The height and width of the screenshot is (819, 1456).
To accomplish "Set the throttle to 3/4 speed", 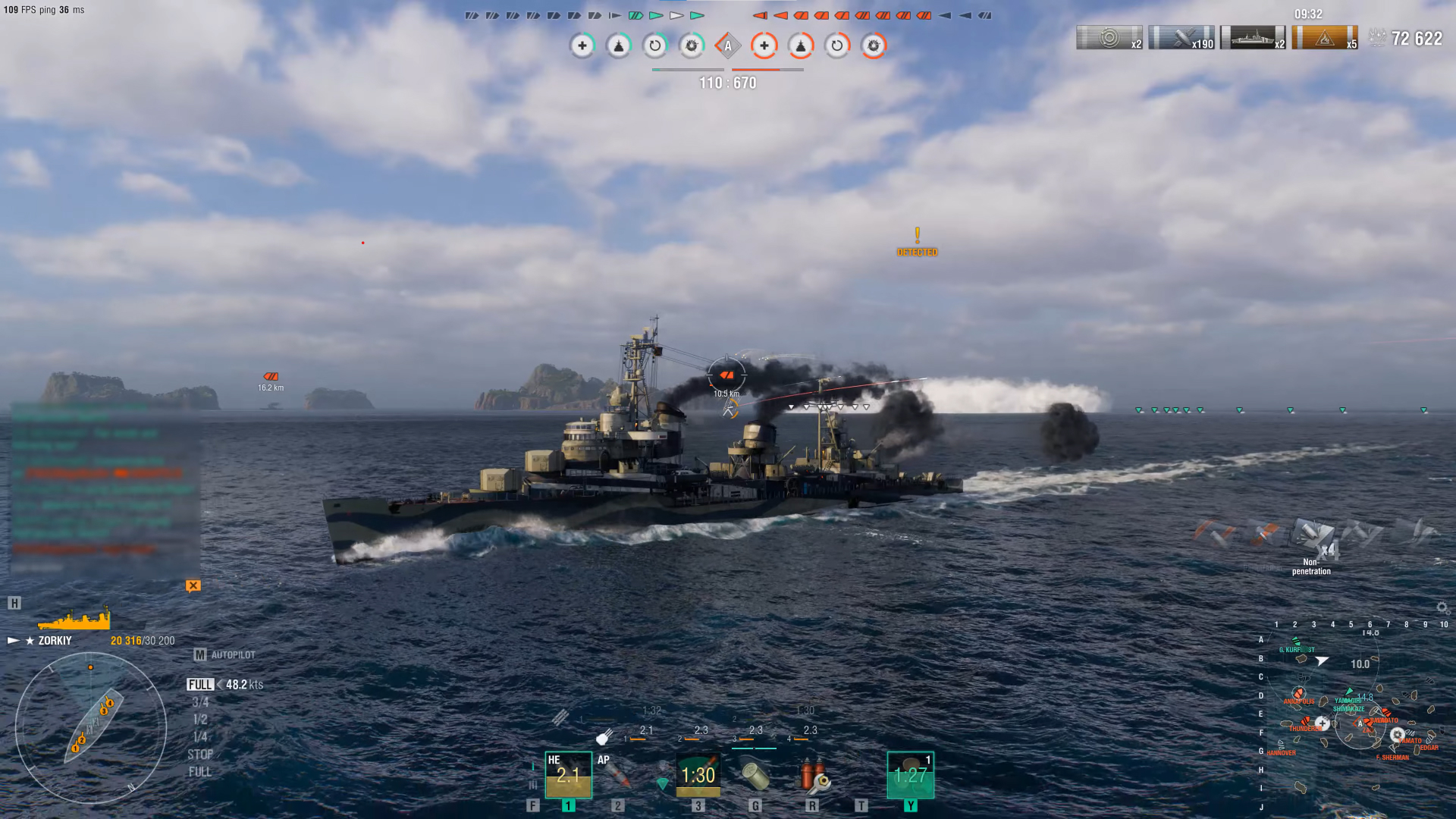I will (x=200, y=702).
